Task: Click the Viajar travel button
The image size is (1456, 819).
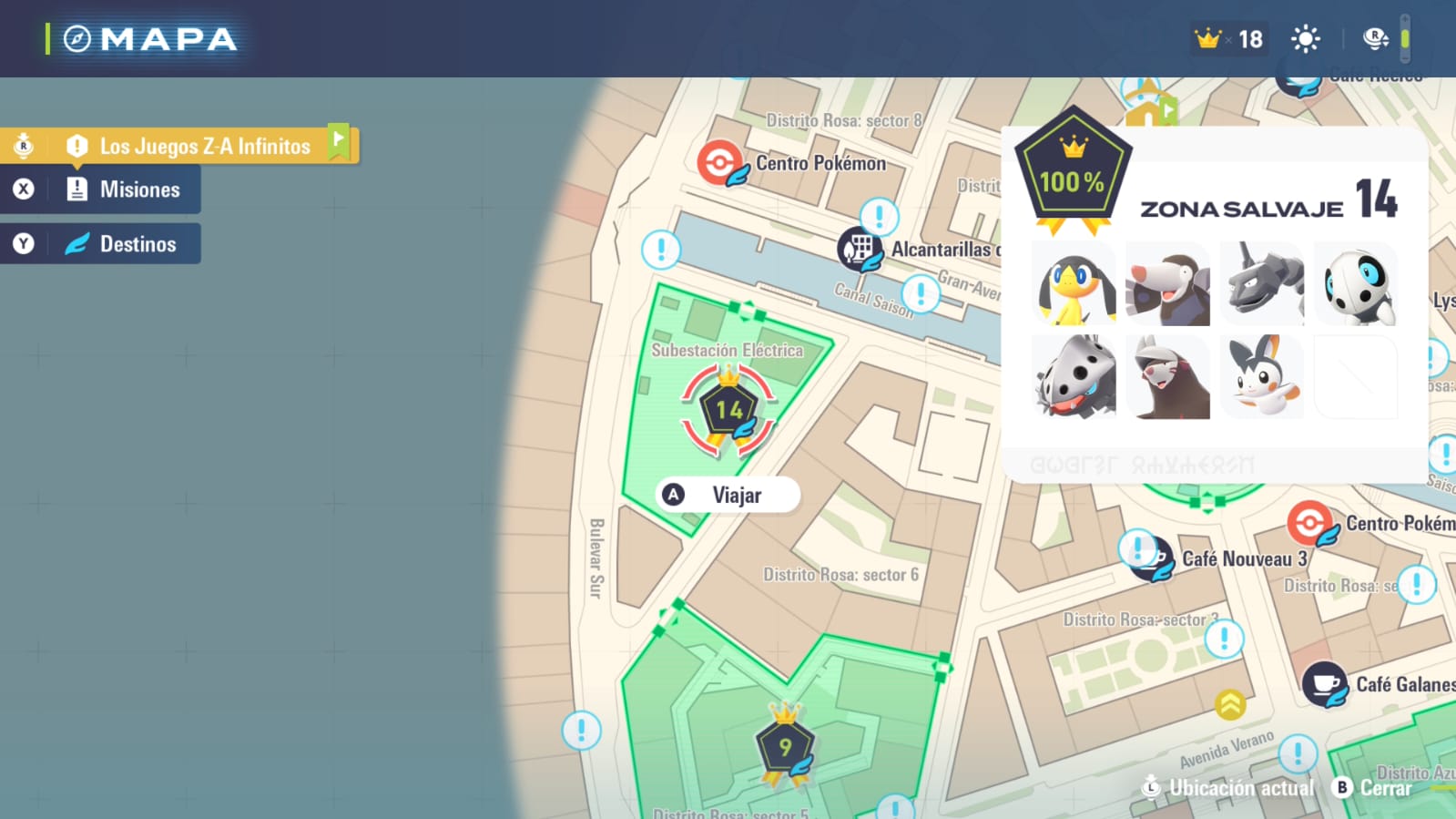Action: [x=728, y=495]
